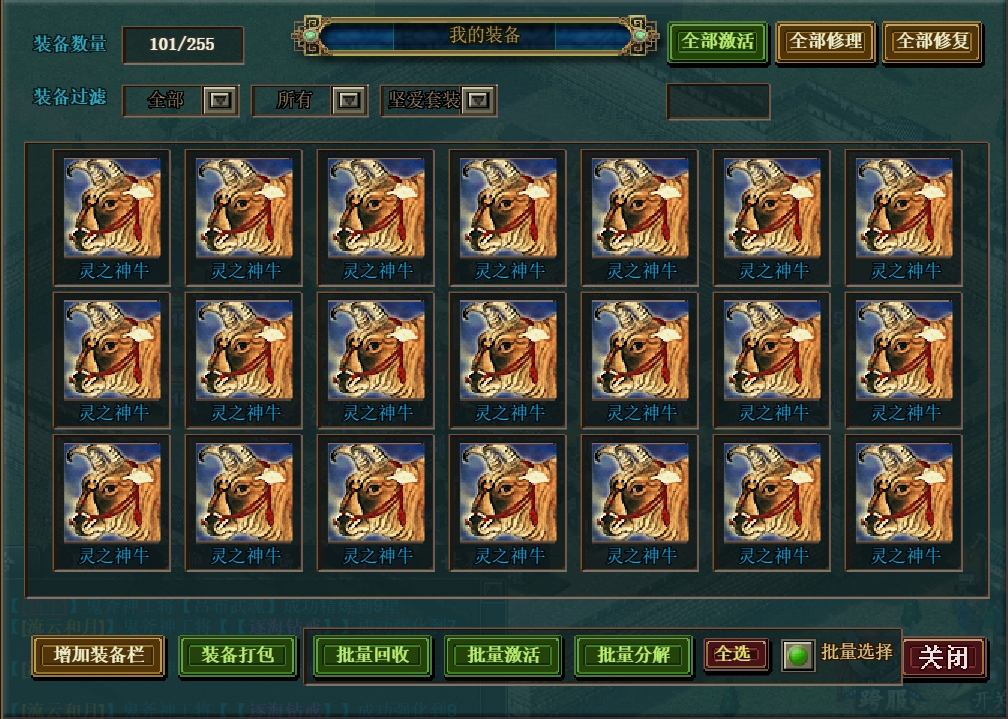Select the 装备打包 pack button
Screen dimensions: 1008x719
point(238,655)
